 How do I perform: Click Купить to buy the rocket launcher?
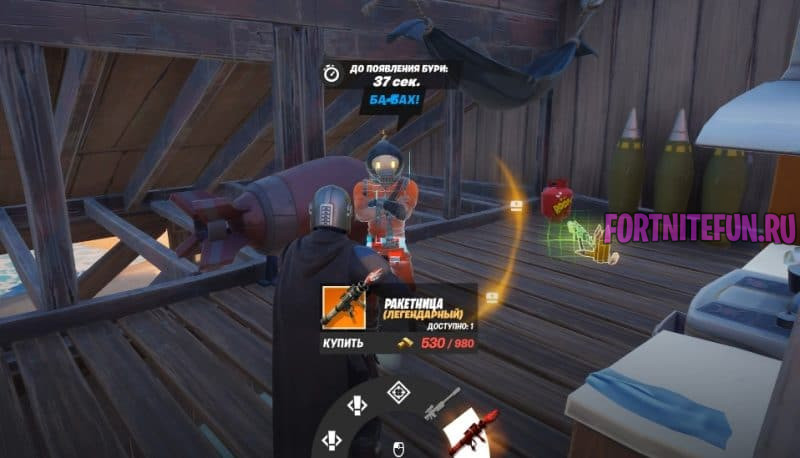click(343, 343)
